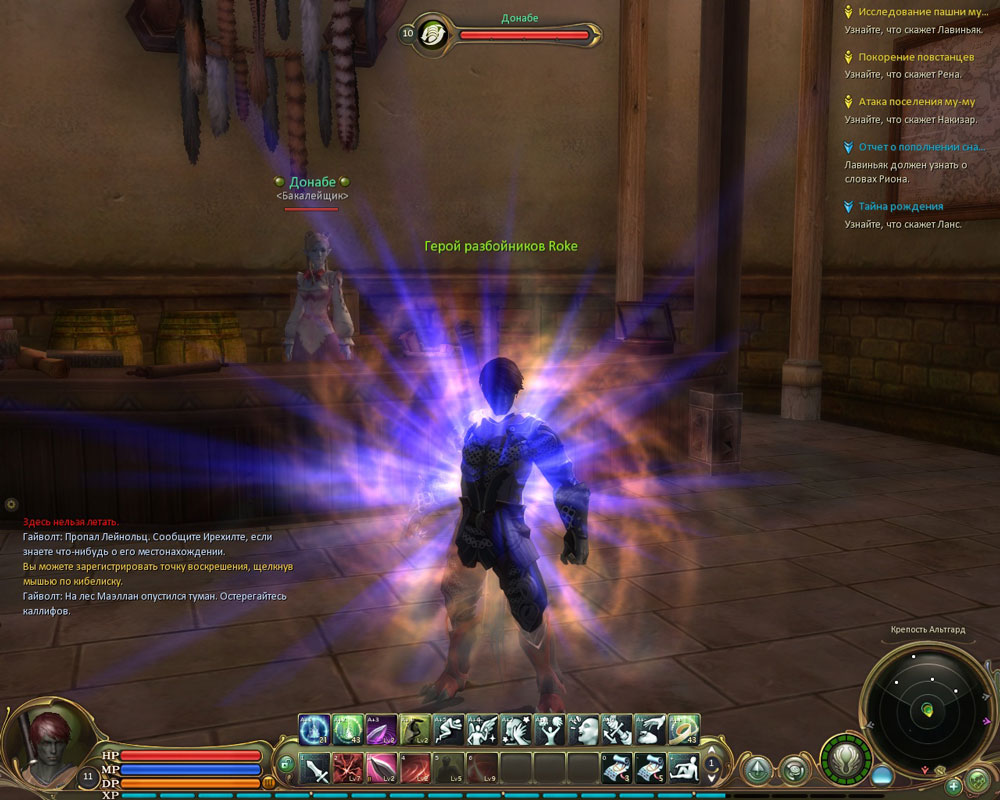Click the shouting face emote icon
Image resolution: width=1000 pixels, height=800 pixels.
pos(583,729)
